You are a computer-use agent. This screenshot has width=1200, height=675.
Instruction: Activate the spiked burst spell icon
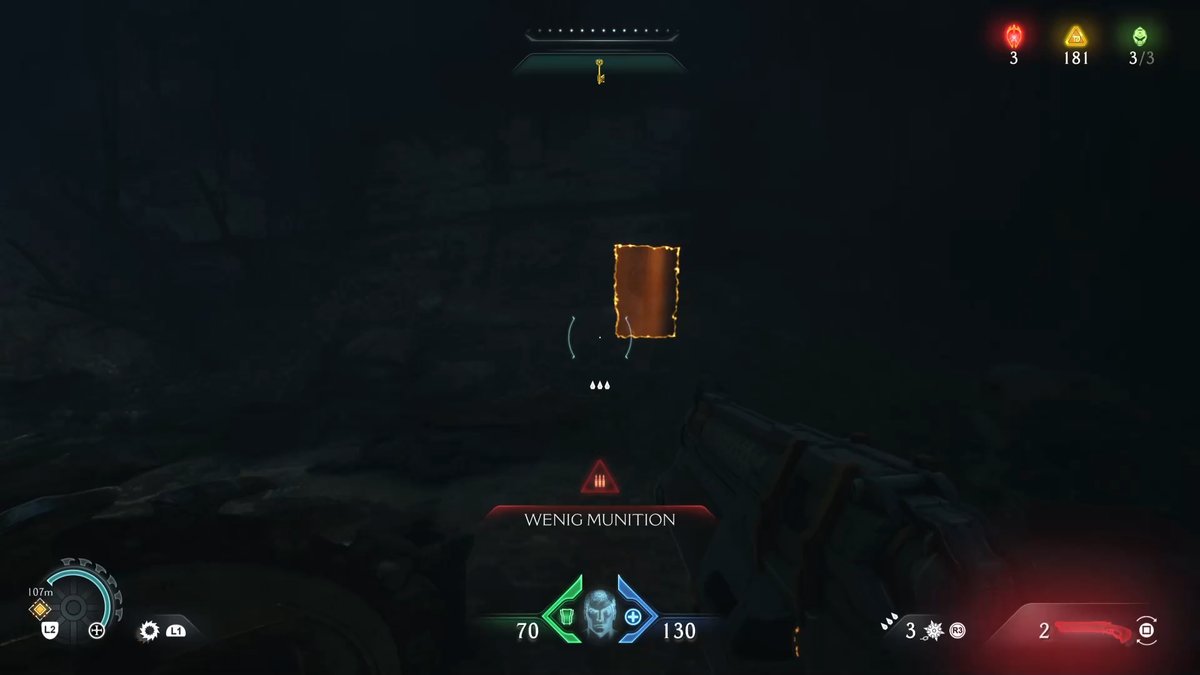click(935, 631)
